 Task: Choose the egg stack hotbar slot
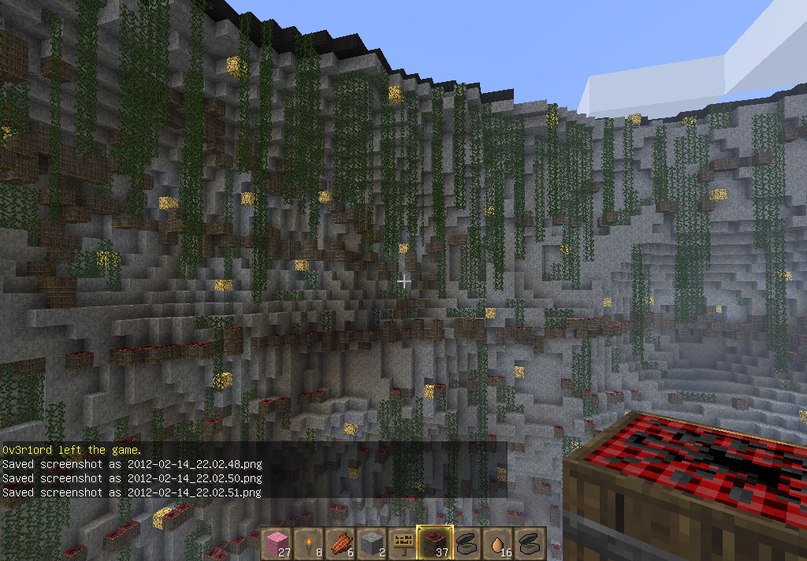498,543
